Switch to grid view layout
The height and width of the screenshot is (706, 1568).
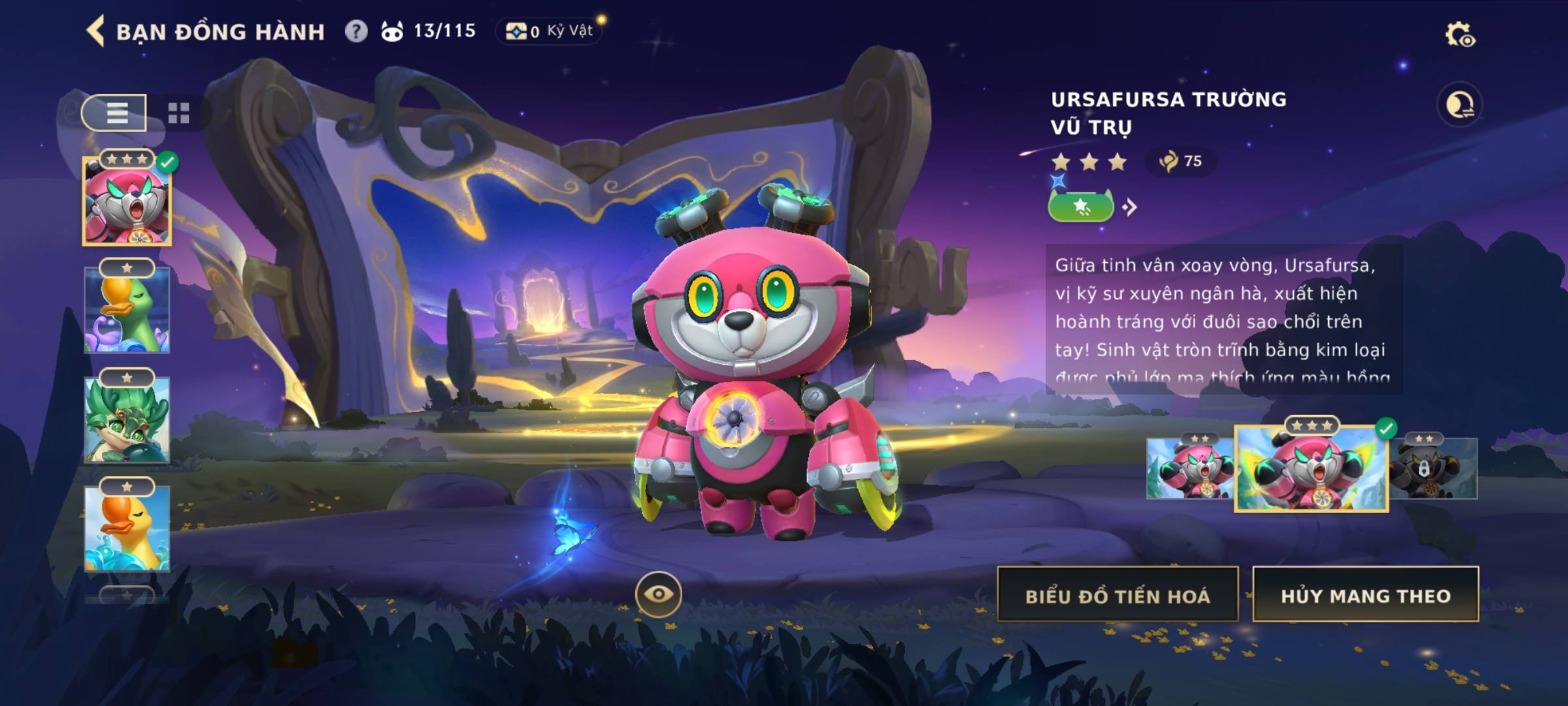coord(178,112)
